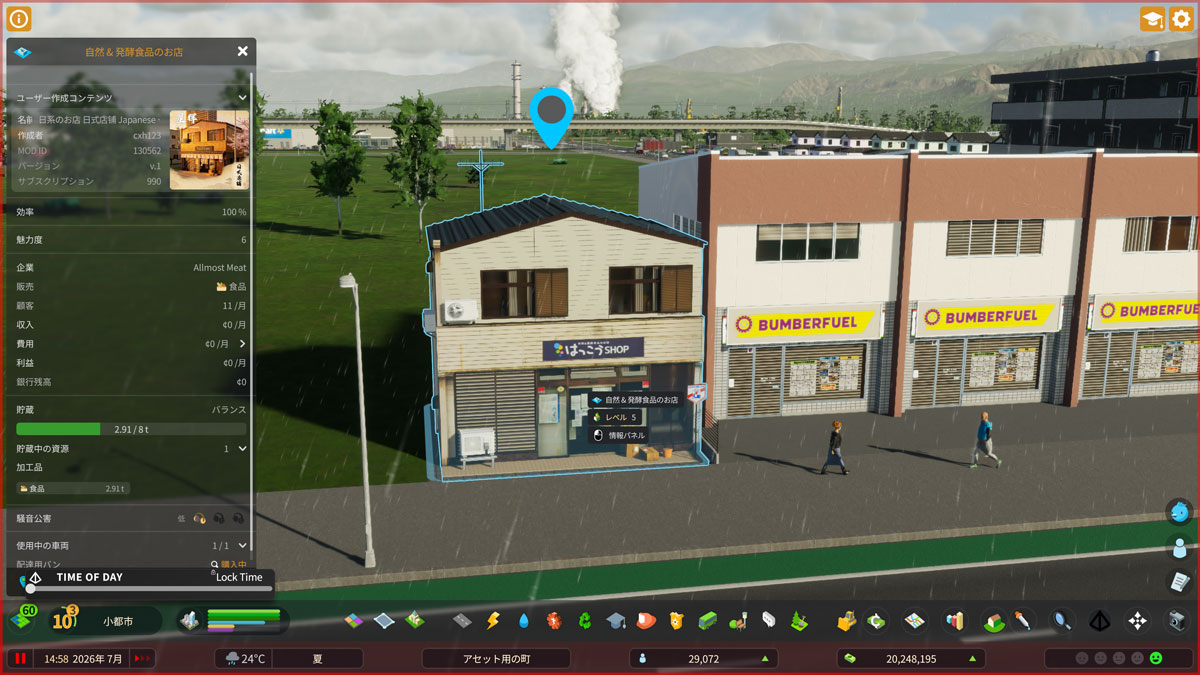Image resolution: width=1200 pixels, height=675 pixels.
Task: Open the education graduation cap menu
Action: pos(615,621)
